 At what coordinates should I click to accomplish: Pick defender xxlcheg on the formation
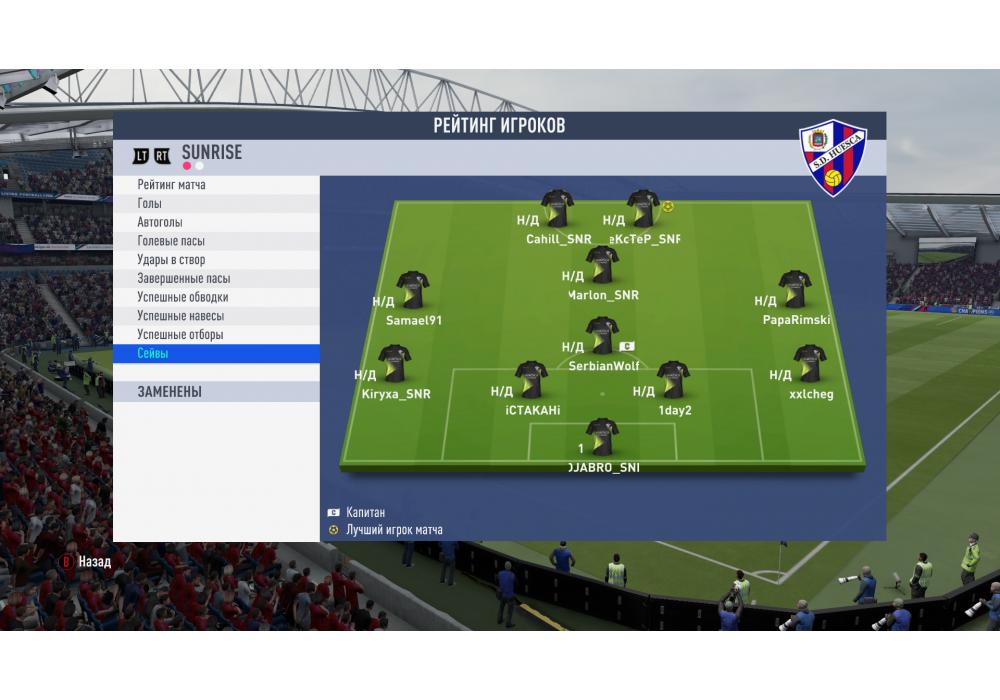coord(808,363)
